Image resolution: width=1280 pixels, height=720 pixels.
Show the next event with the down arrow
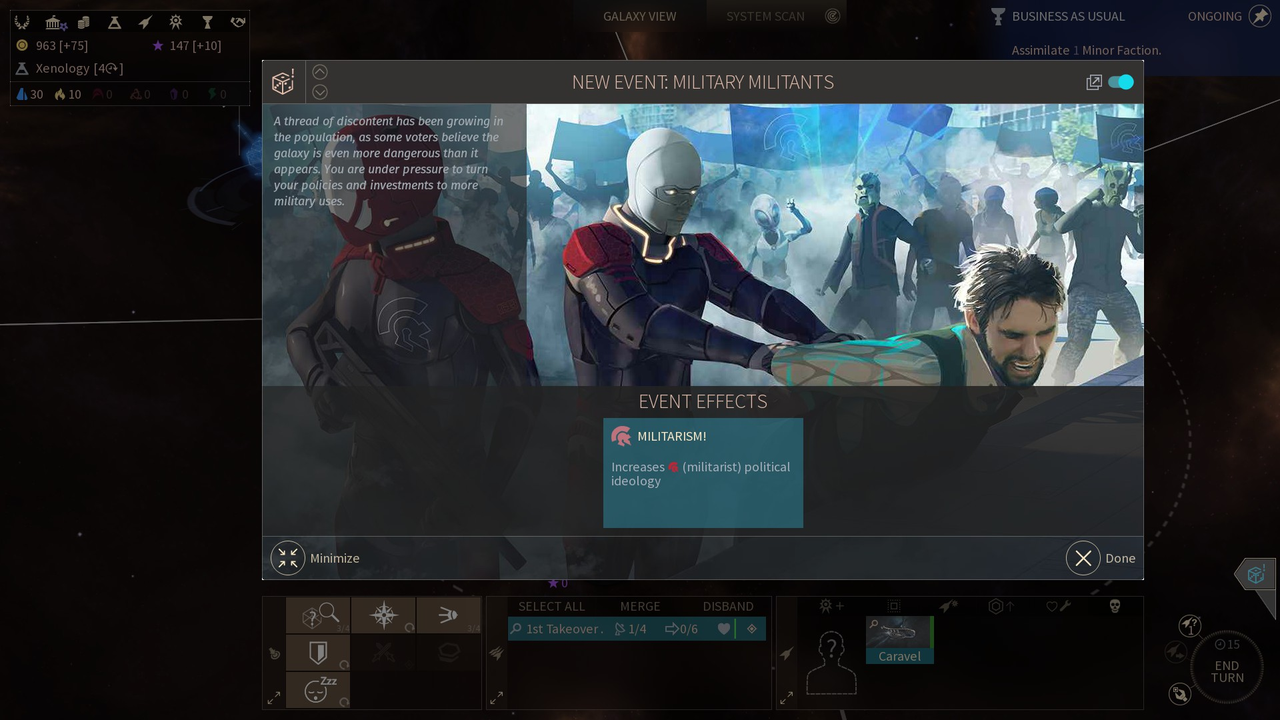320,92
